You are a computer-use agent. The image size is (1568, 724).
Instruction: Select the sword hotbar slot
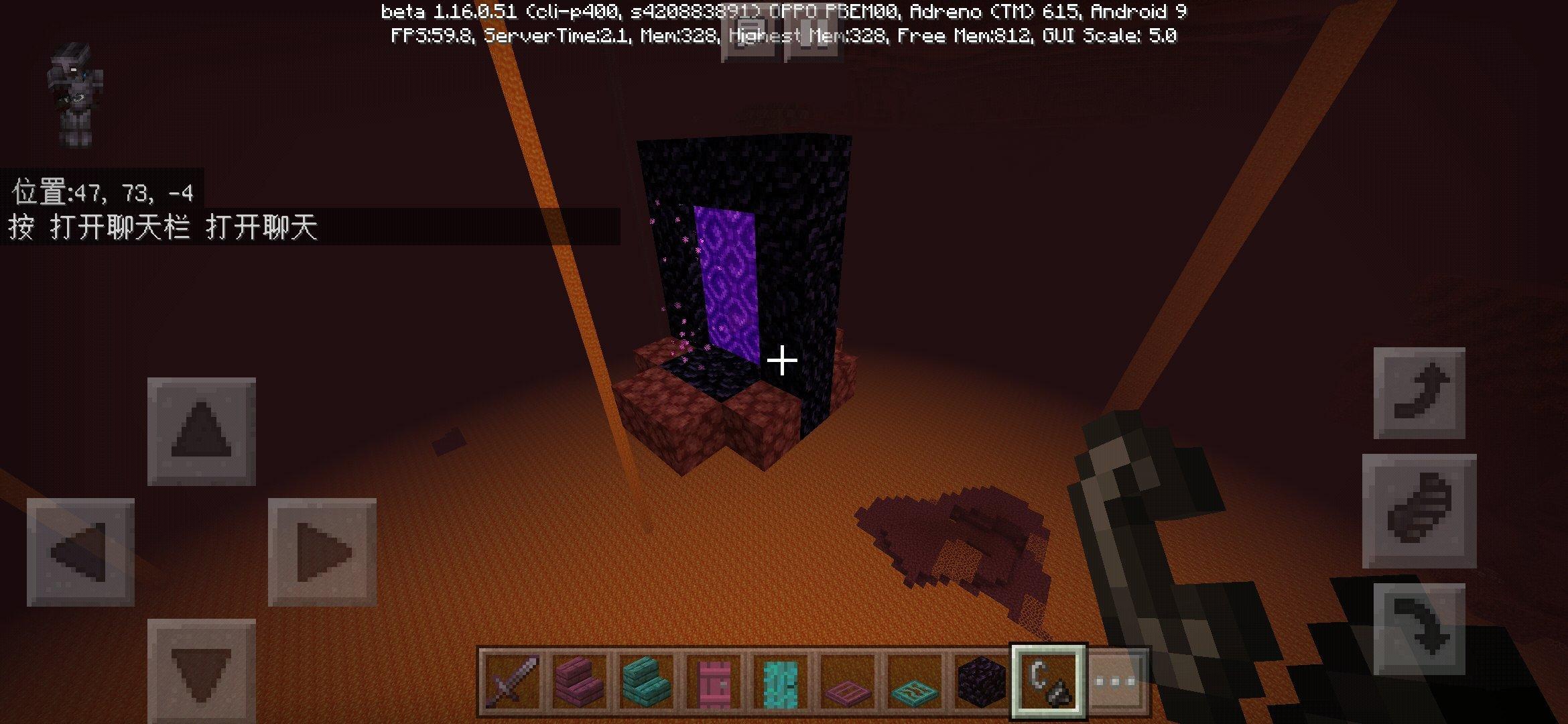[x=512, y=682]
